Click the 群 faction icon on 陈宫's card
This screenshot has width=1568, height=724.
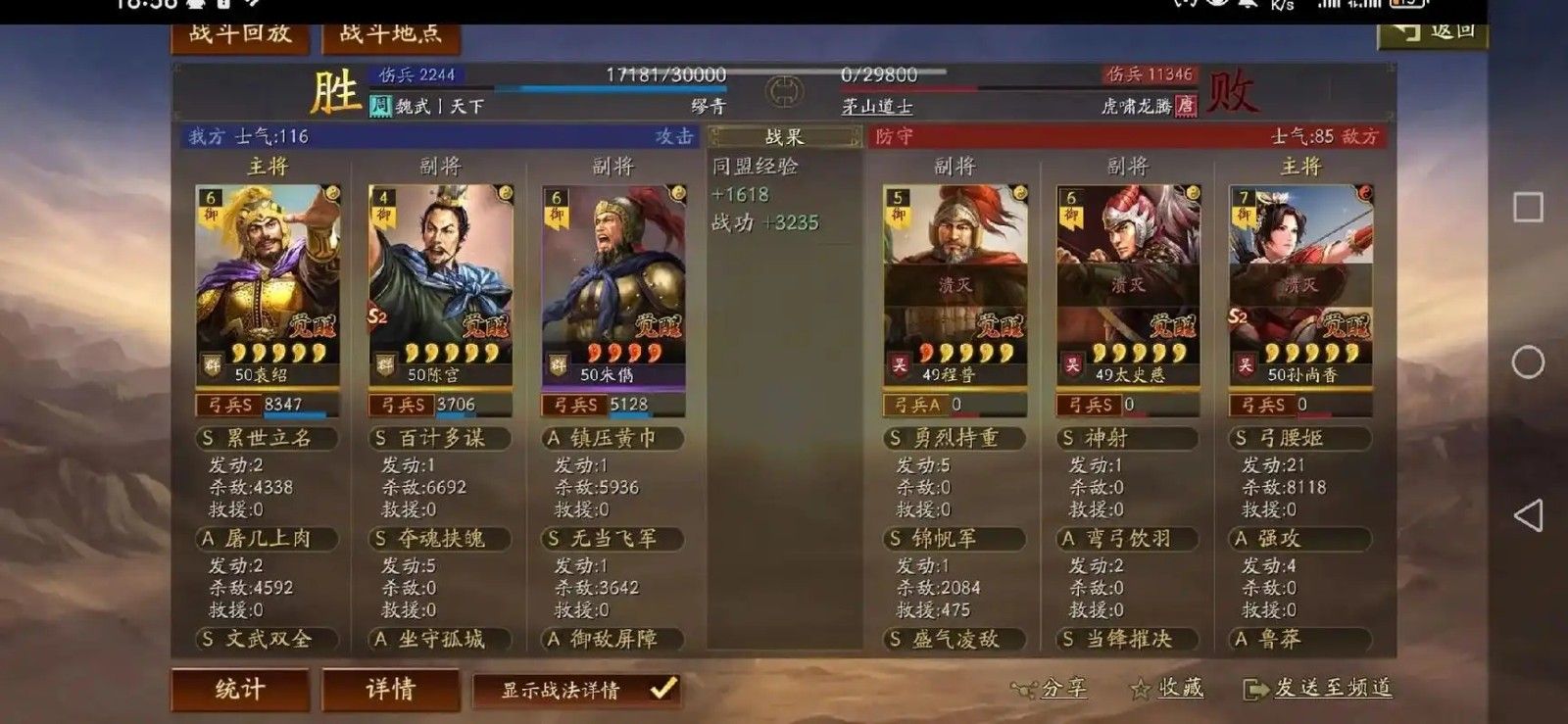[x=384, y=362]
